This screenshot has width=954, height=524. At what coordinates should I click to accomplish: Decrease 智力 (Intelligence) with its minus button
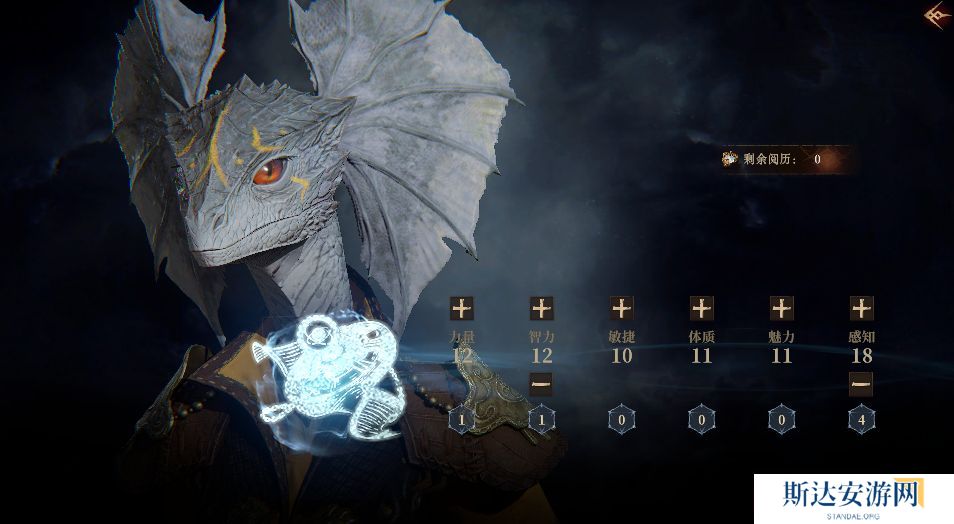pyautogui.click(x=541, y=383)
